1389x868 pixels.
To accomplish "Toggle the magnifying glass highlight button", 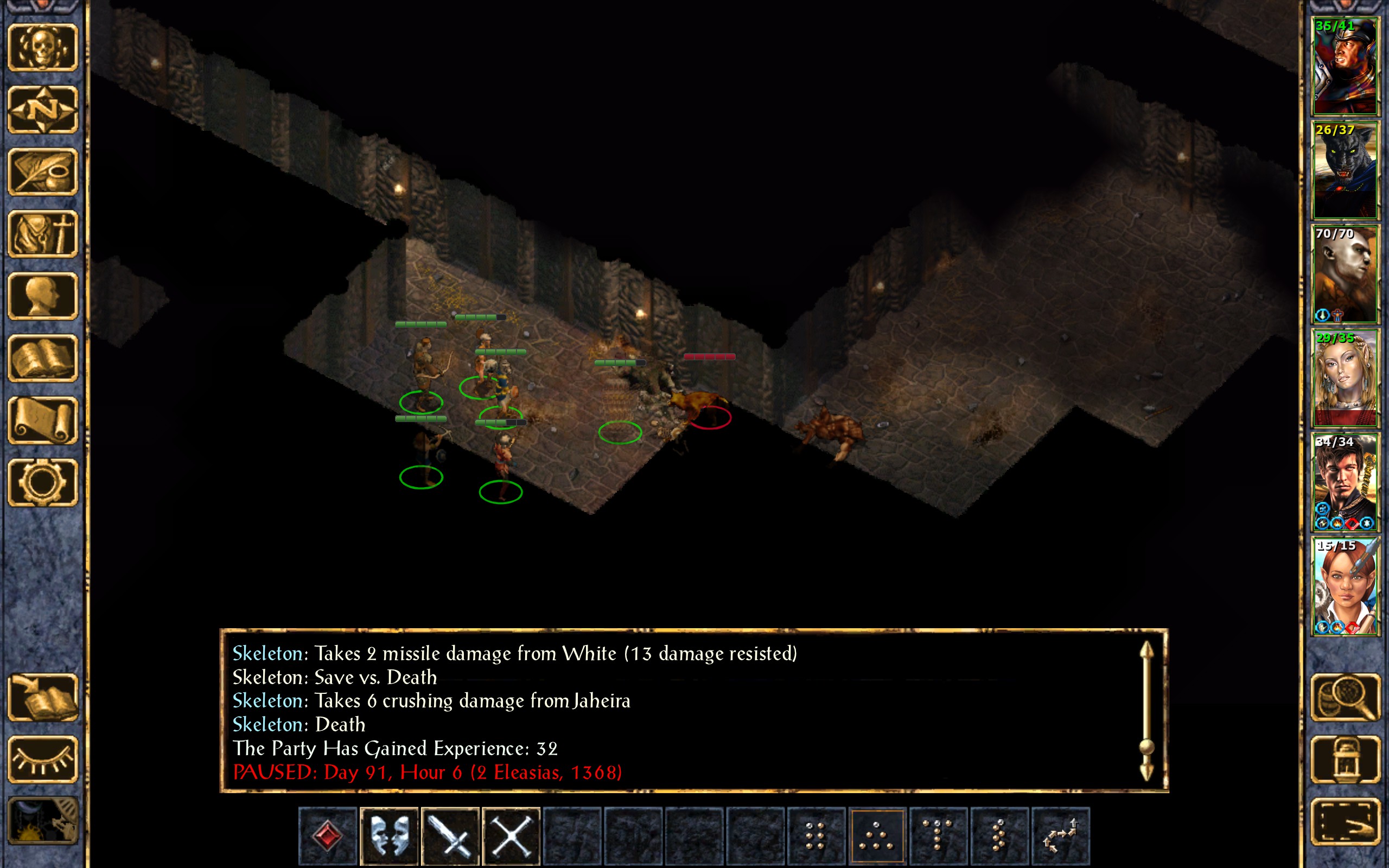I will (1345, 698).
